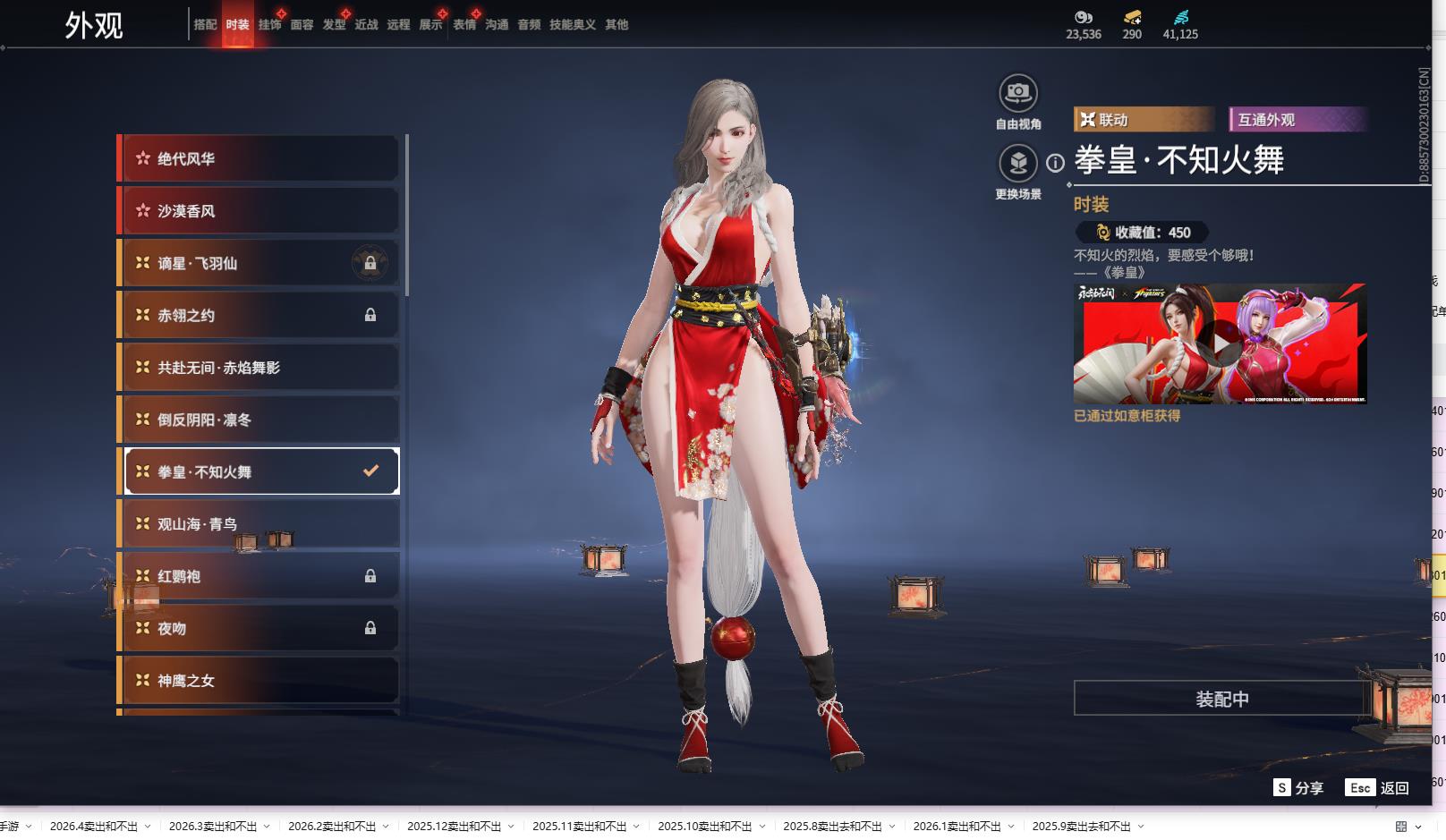Open the 2026.4卖出和不出 spreadsheet tab
Image resolution: width=1446 pixels, height=840 pixels.
click(94, 827)
